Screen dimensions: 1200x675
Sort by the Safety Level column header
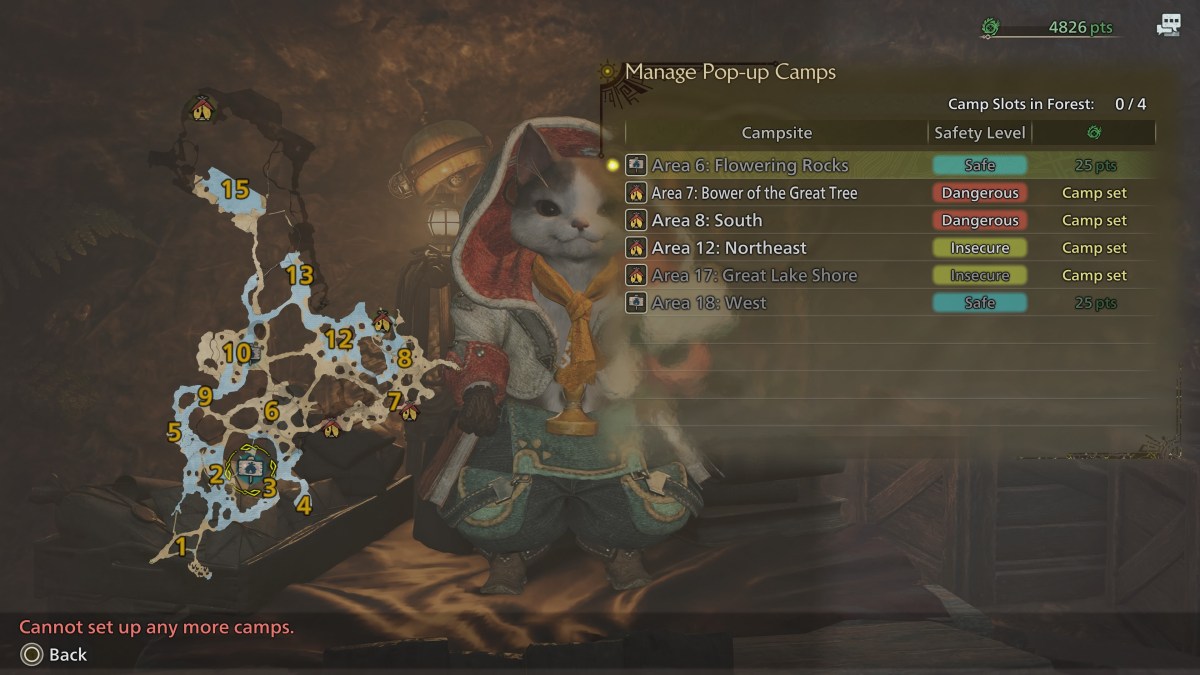pos(979,133)
